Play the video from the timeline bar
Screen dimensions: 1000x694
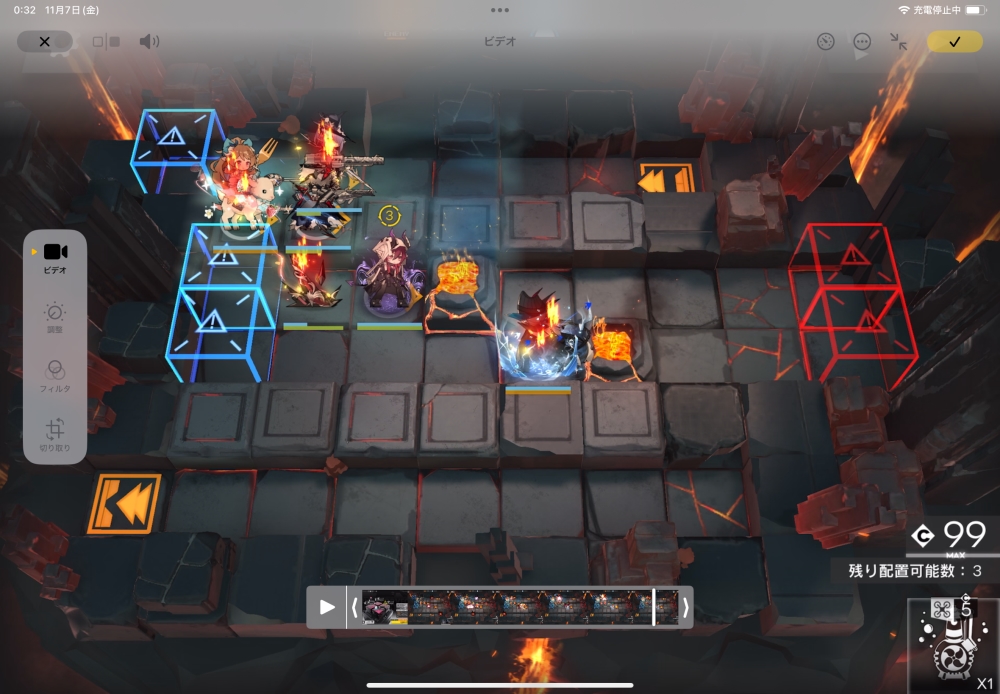pos(327,607)
